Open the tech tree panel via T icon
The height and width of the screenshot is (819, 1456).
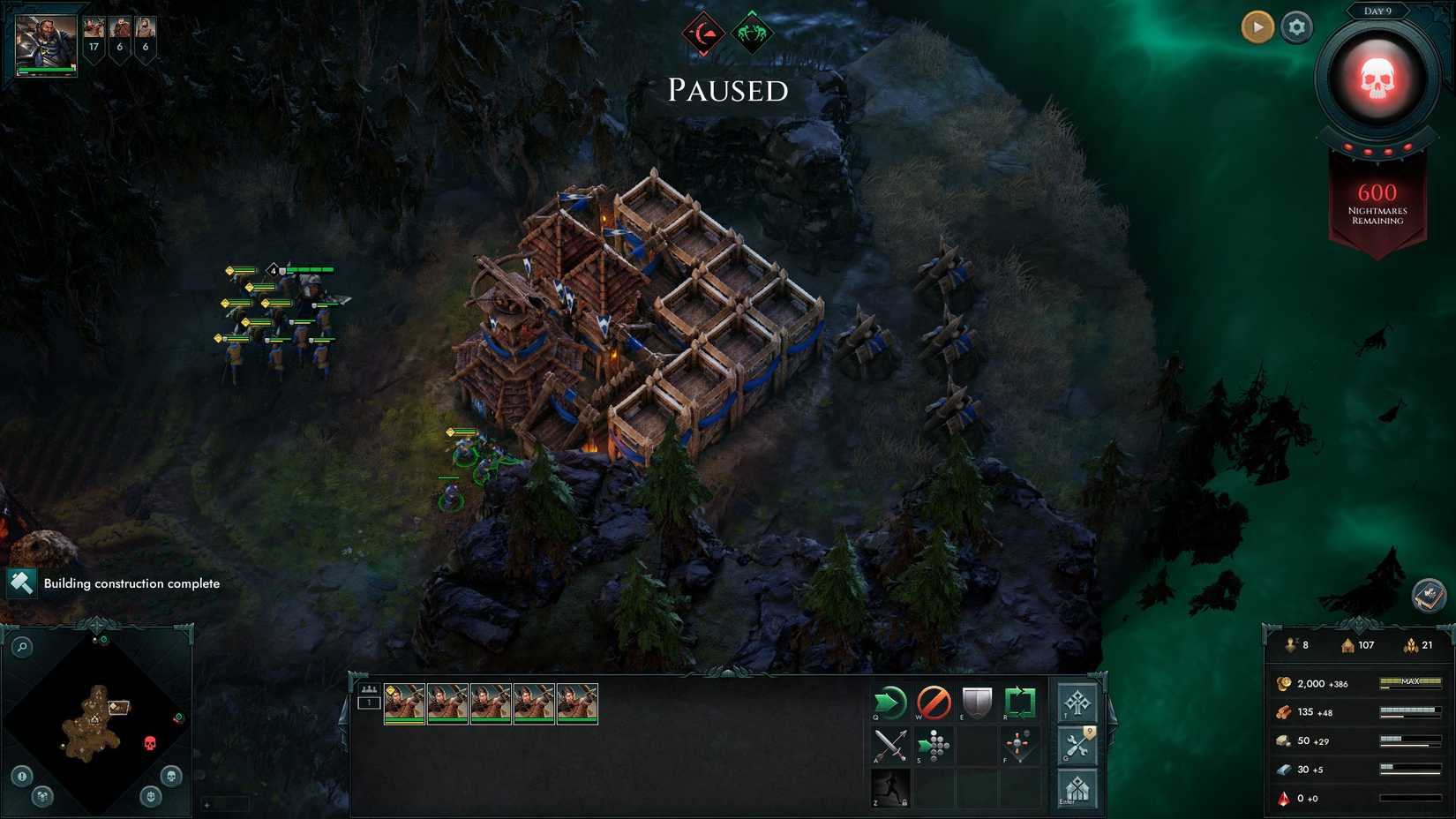click(1077, 703)
